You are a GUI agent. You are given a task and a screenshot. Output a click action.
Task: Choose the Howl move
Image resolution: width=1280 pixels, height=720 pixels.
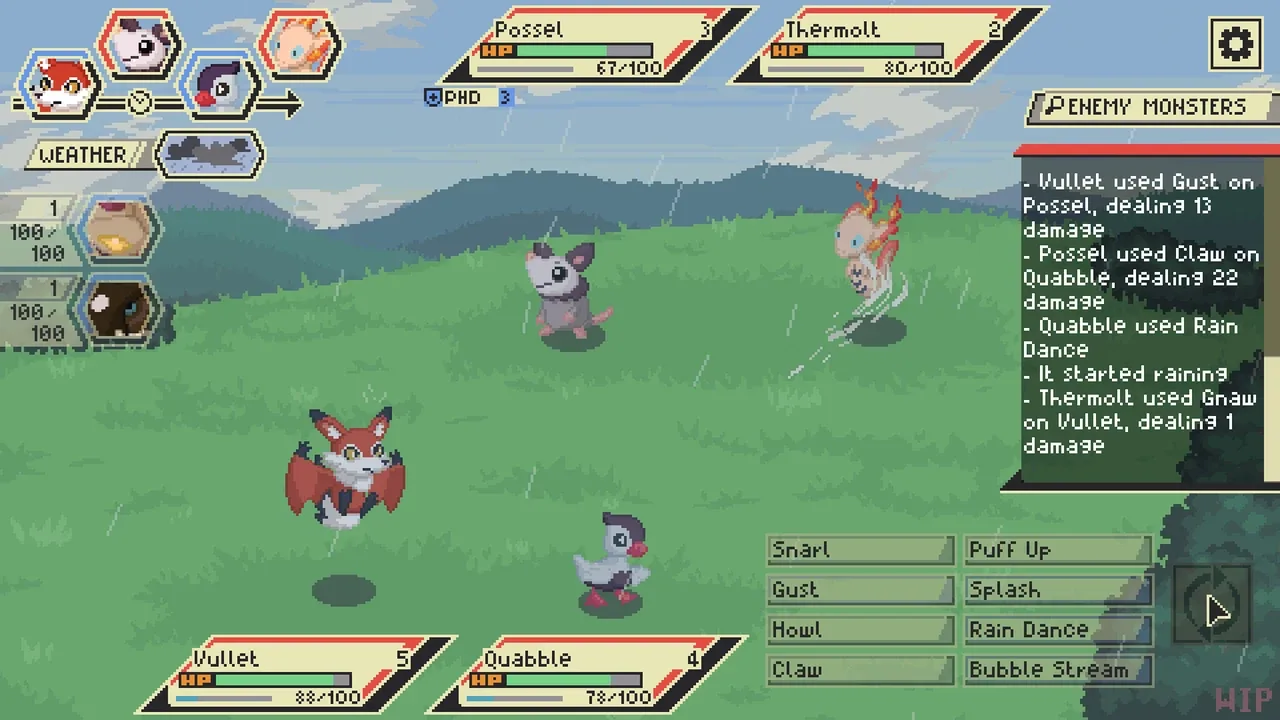(x=860, y=630)
